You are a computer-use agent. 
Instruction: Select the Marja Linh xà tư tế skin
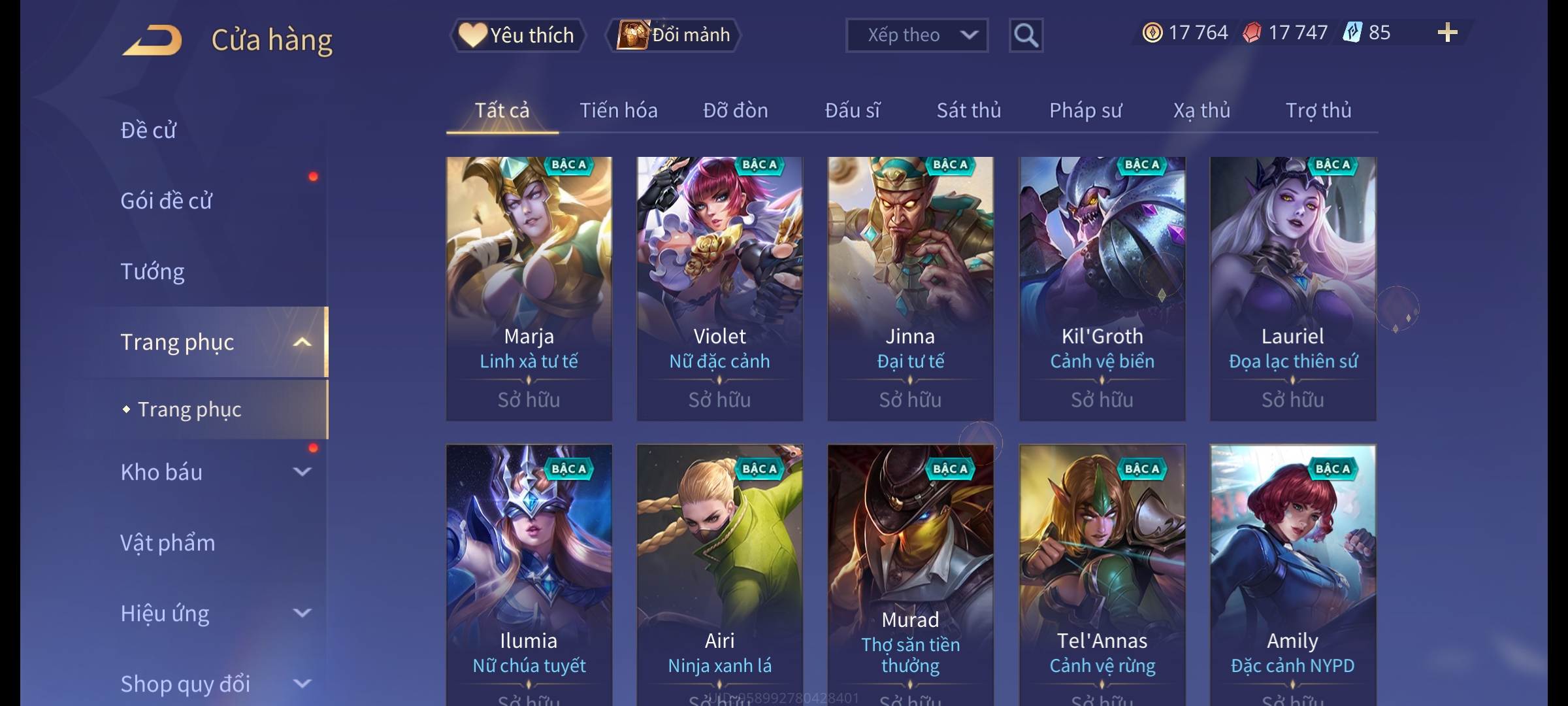click(x=529, y=288)
